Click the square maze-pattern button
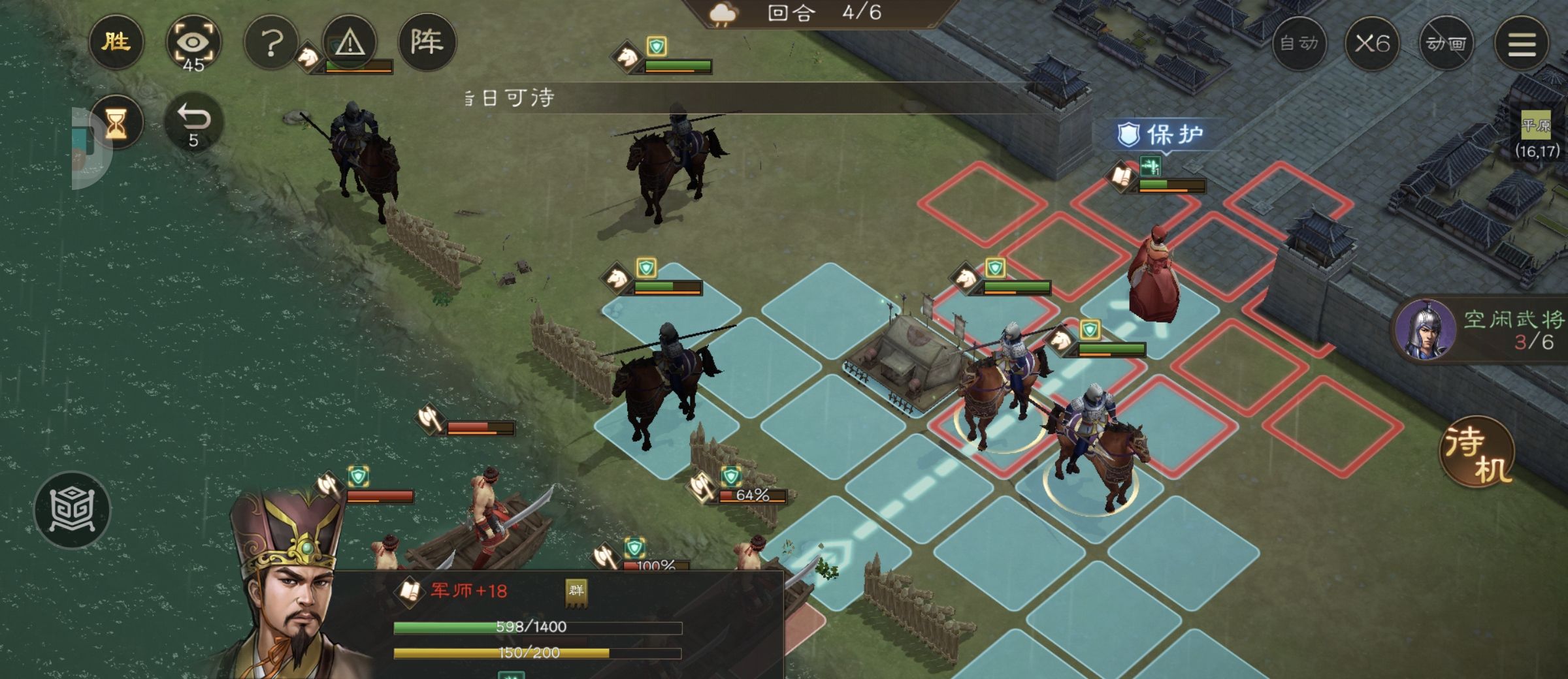 [x=72, y=510]
